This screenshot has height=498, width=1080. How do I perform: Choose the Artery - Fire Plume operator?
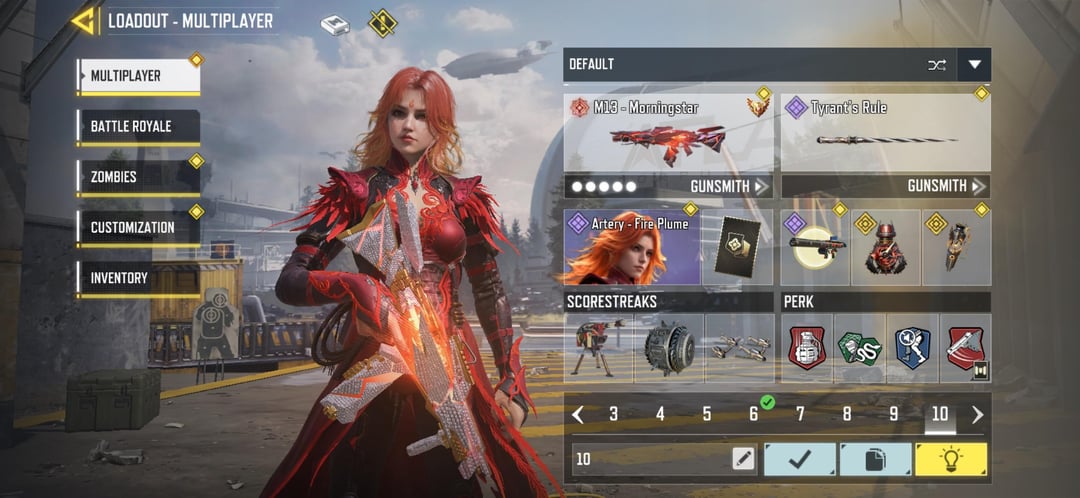tap(632, 247)
